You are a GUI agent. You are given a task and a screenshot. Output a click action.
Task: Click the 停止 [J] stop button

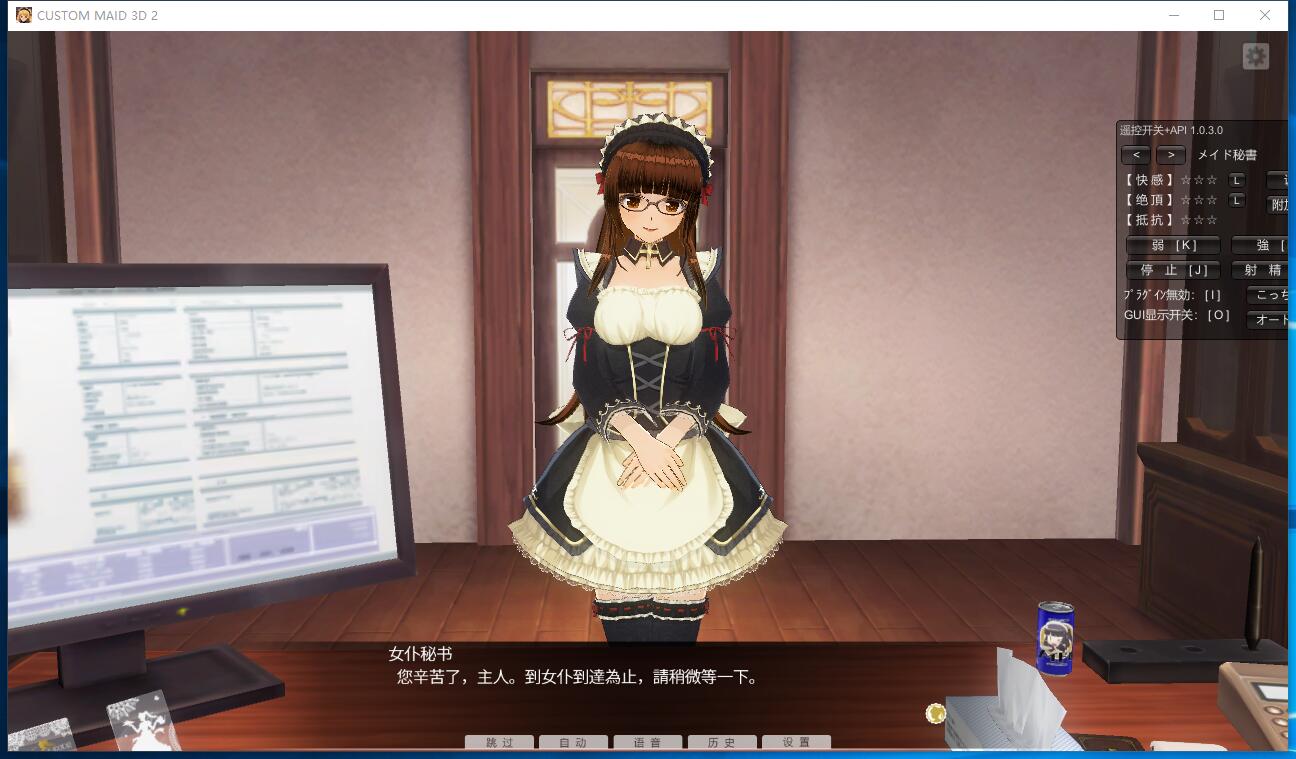coord(1172,270)
